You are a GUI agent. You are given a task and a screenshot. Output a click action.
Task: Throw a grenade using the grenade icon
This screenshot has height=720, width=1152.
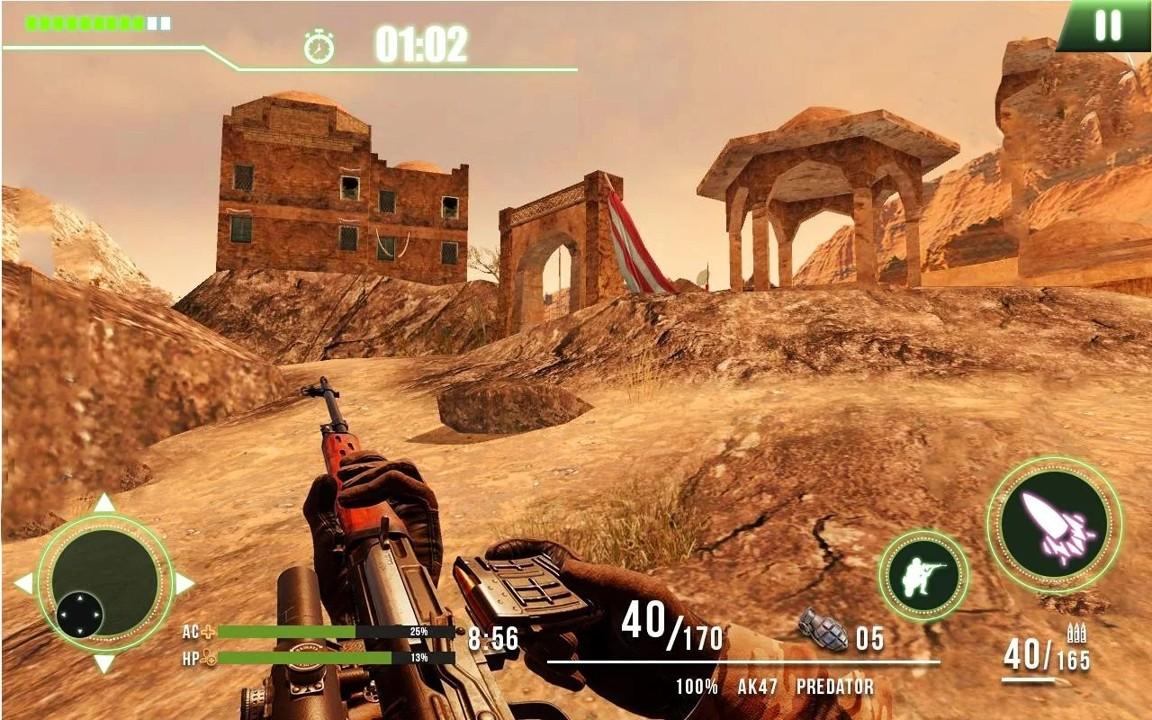click(x=822, y=630)
